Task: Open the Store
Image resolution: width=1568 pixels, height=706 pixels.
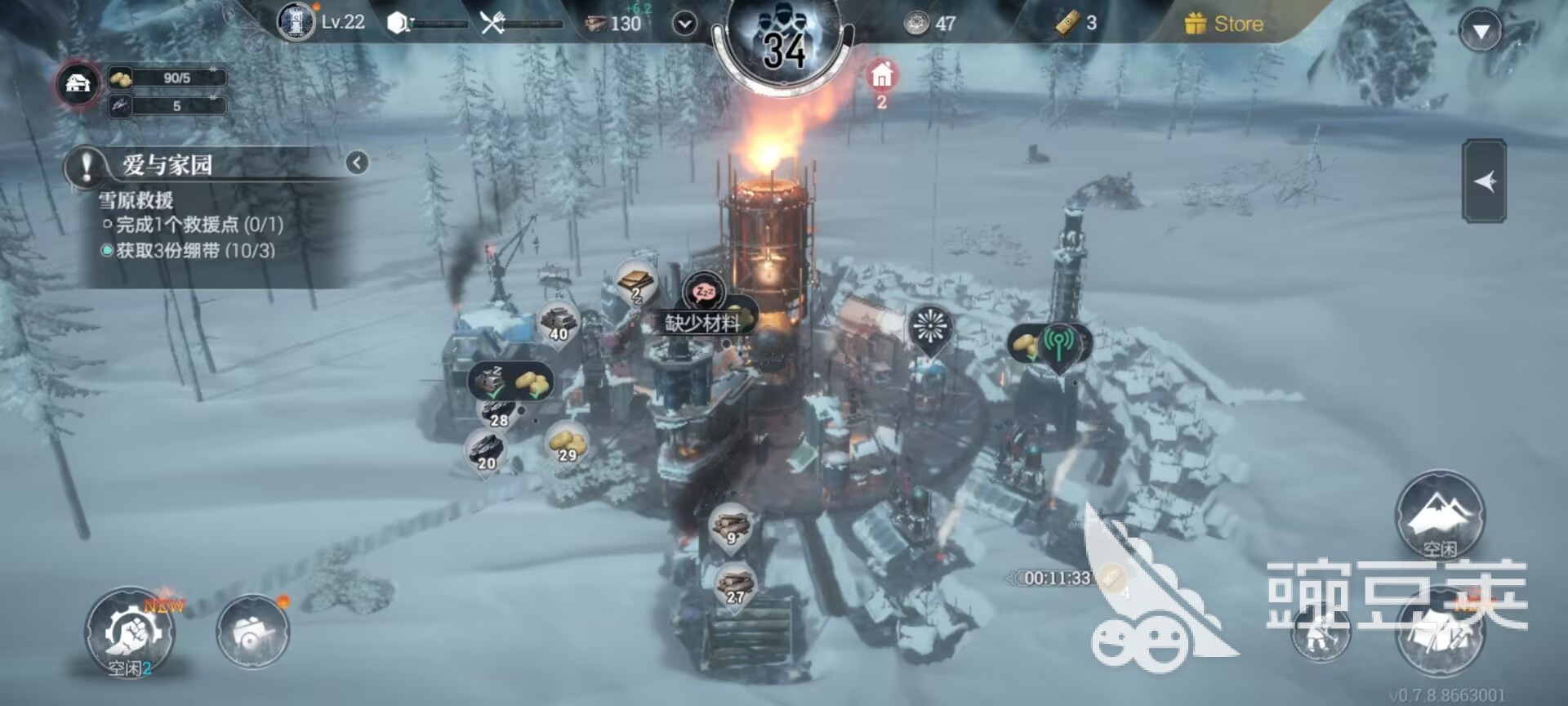Action: pos(1225,24)
